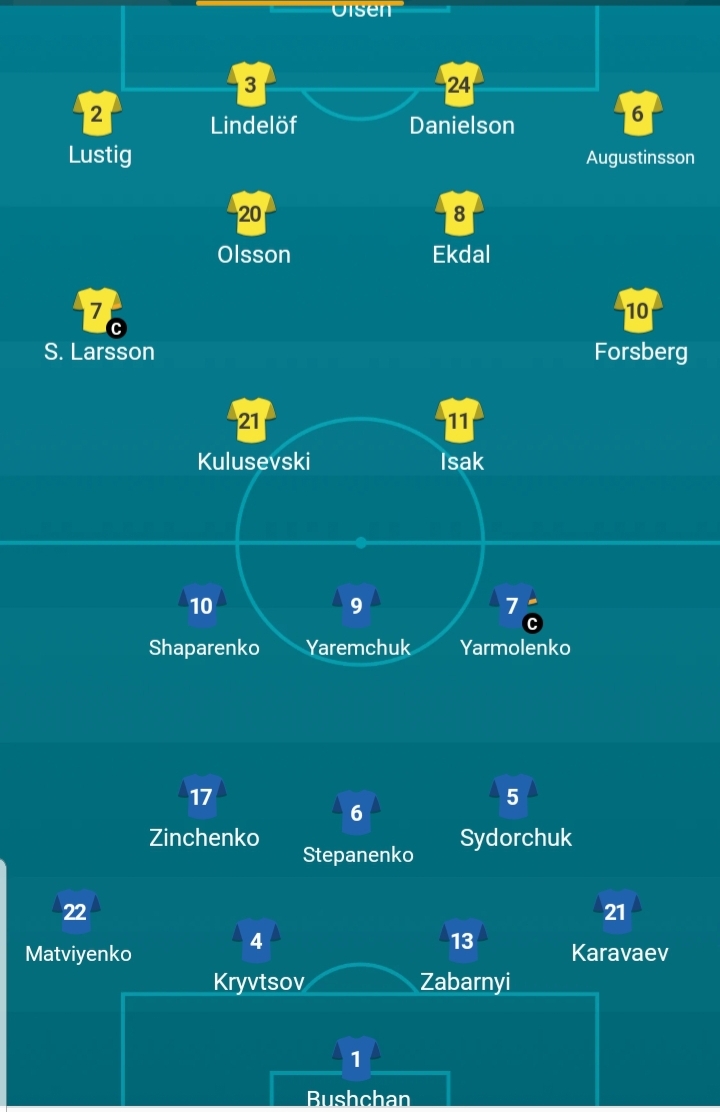720x1112 pixels.
Task: Tap Zabarnyi's number 13 shirt
Action: coord(463,941)
